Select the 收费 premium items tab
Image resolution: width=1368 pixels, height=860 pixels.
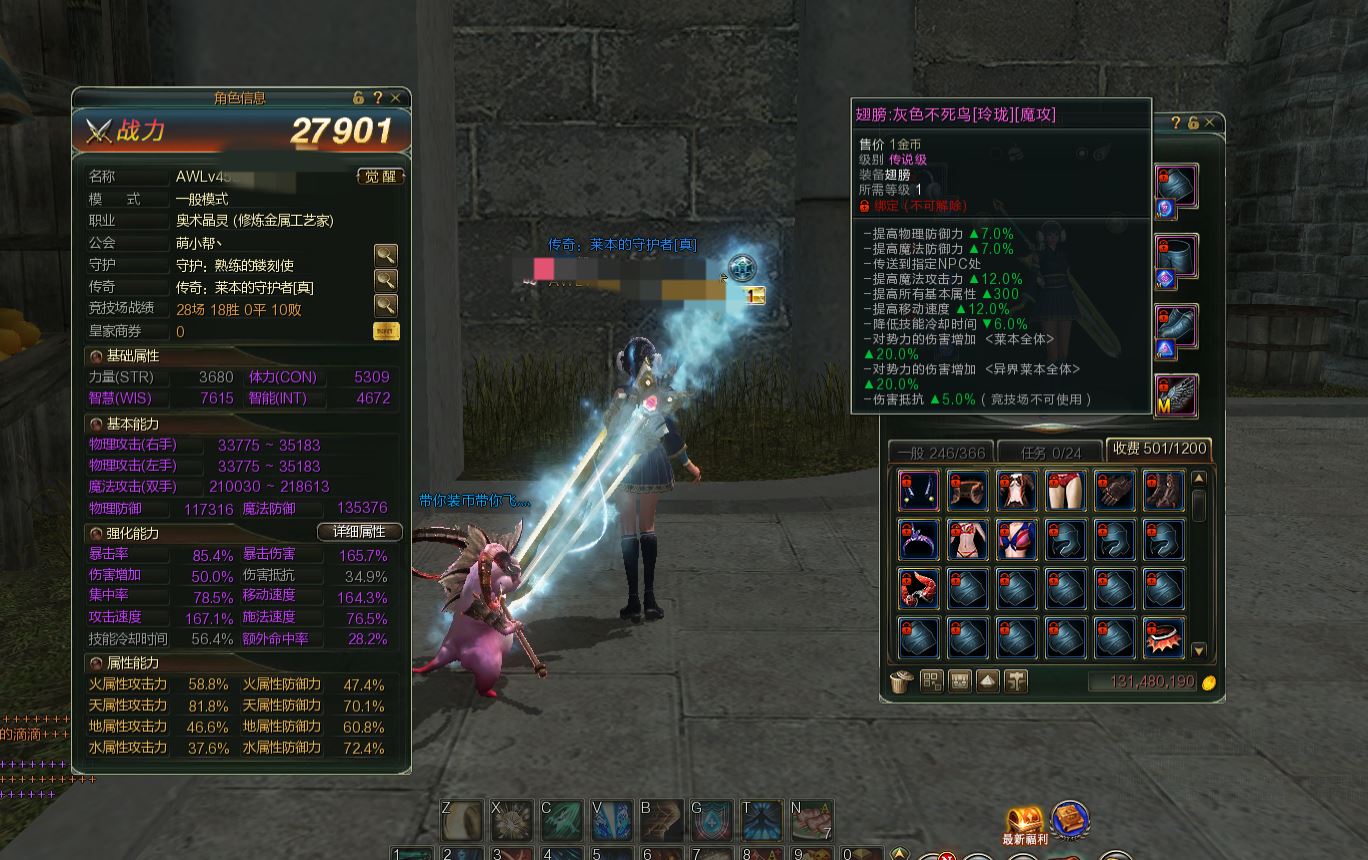point(1159,450)
